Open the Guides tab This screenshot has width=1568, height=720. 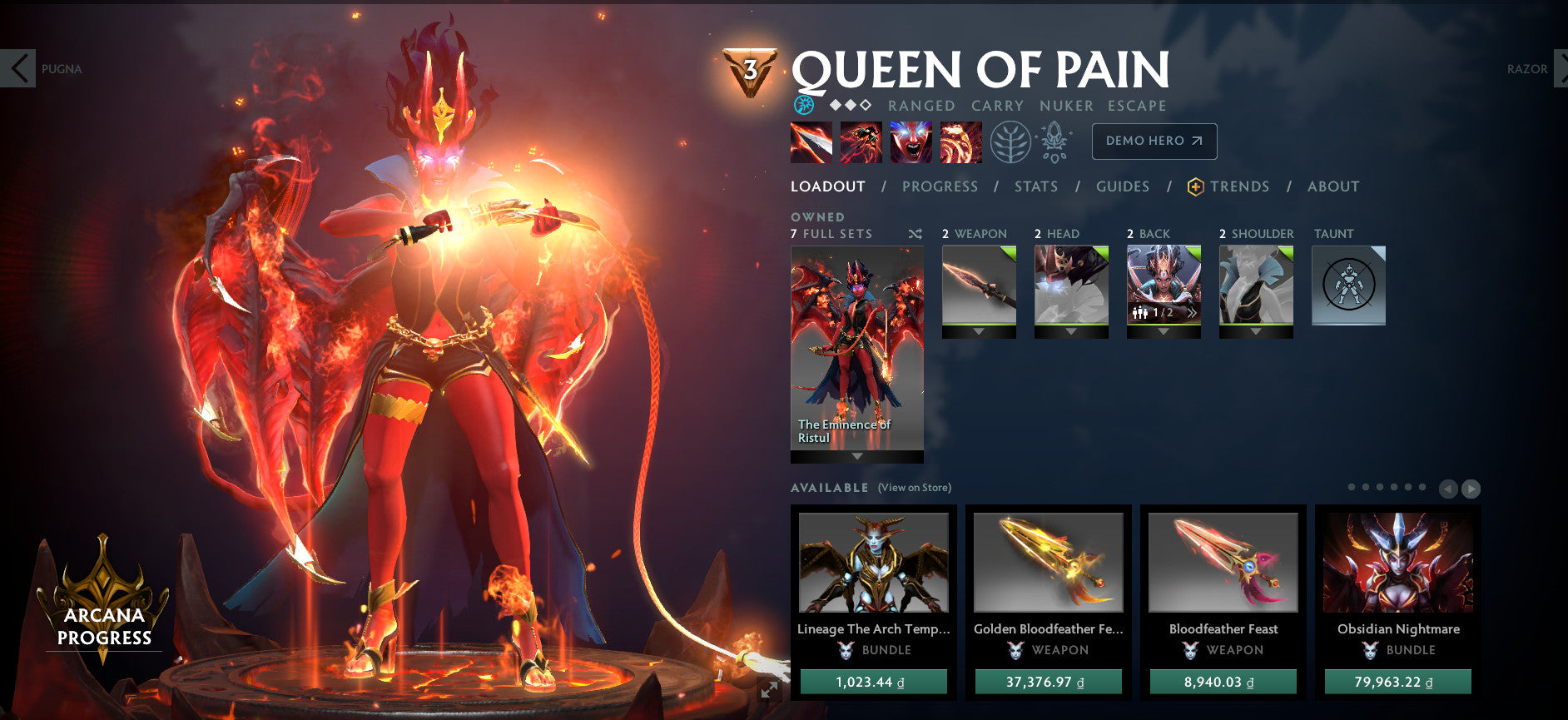click(1122, 186)
